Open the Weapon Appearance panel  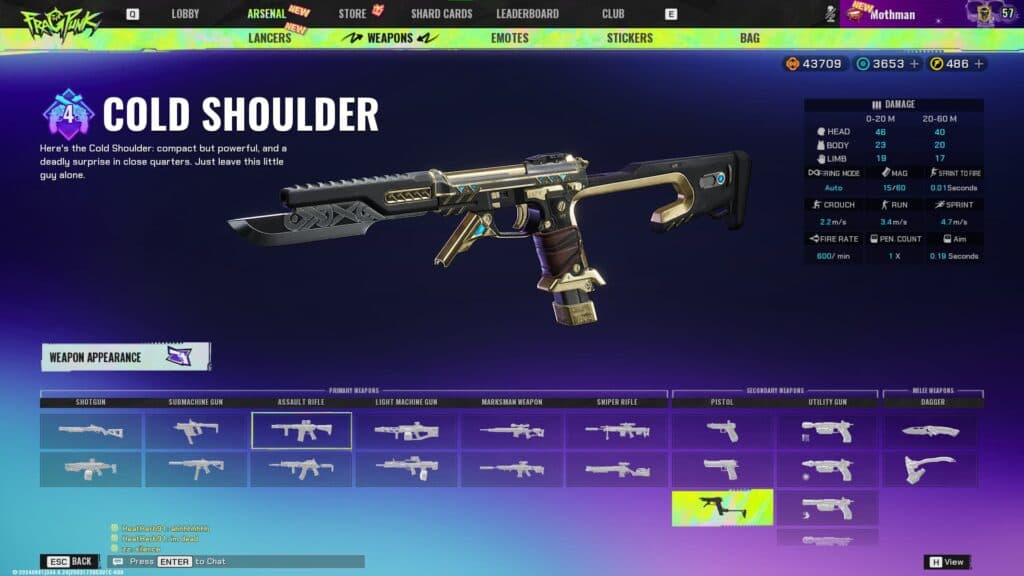(x=125, y=357)
